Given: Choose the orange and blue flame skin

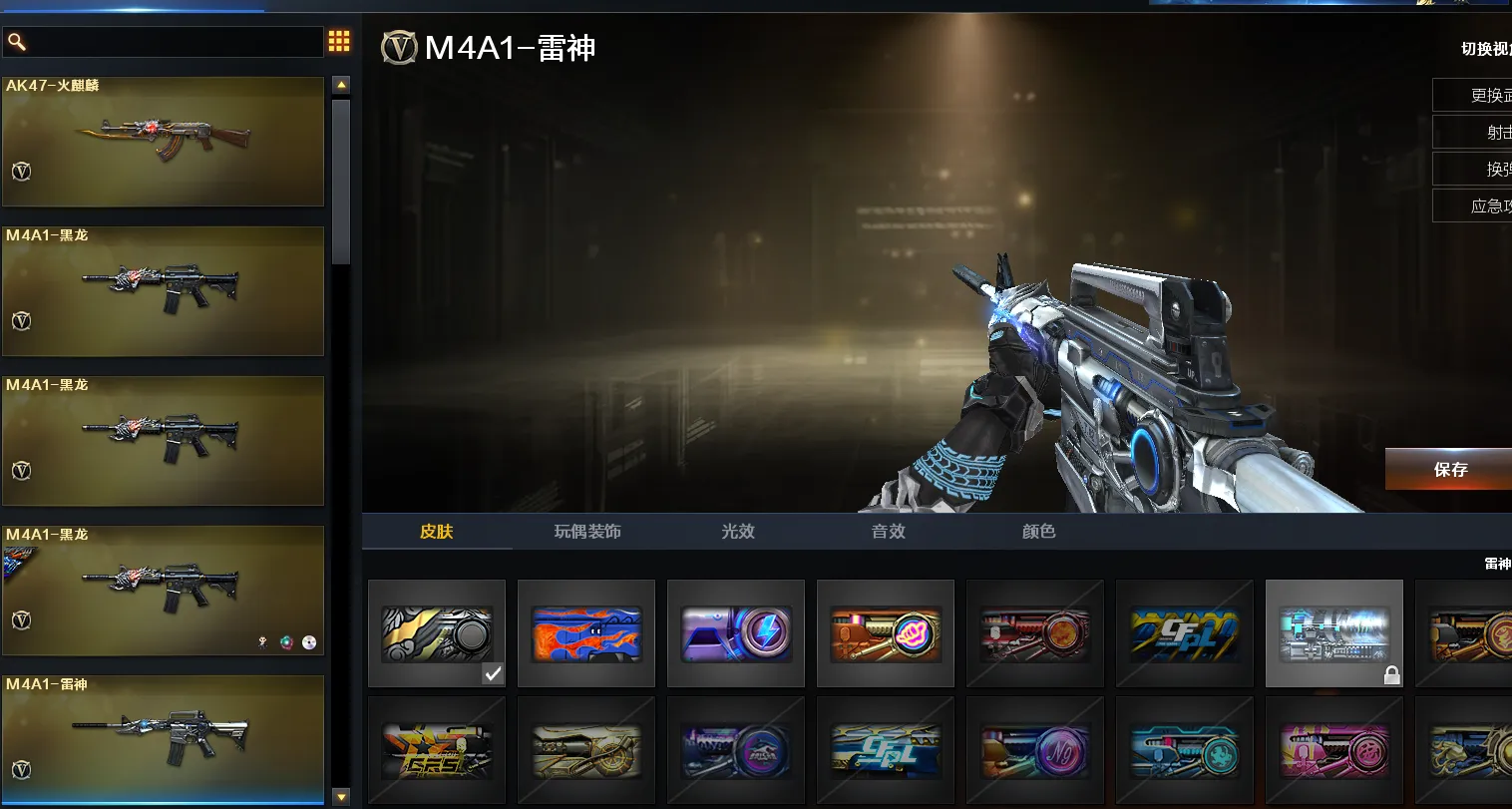Looking at the screenshot, I should click(586, 633).
